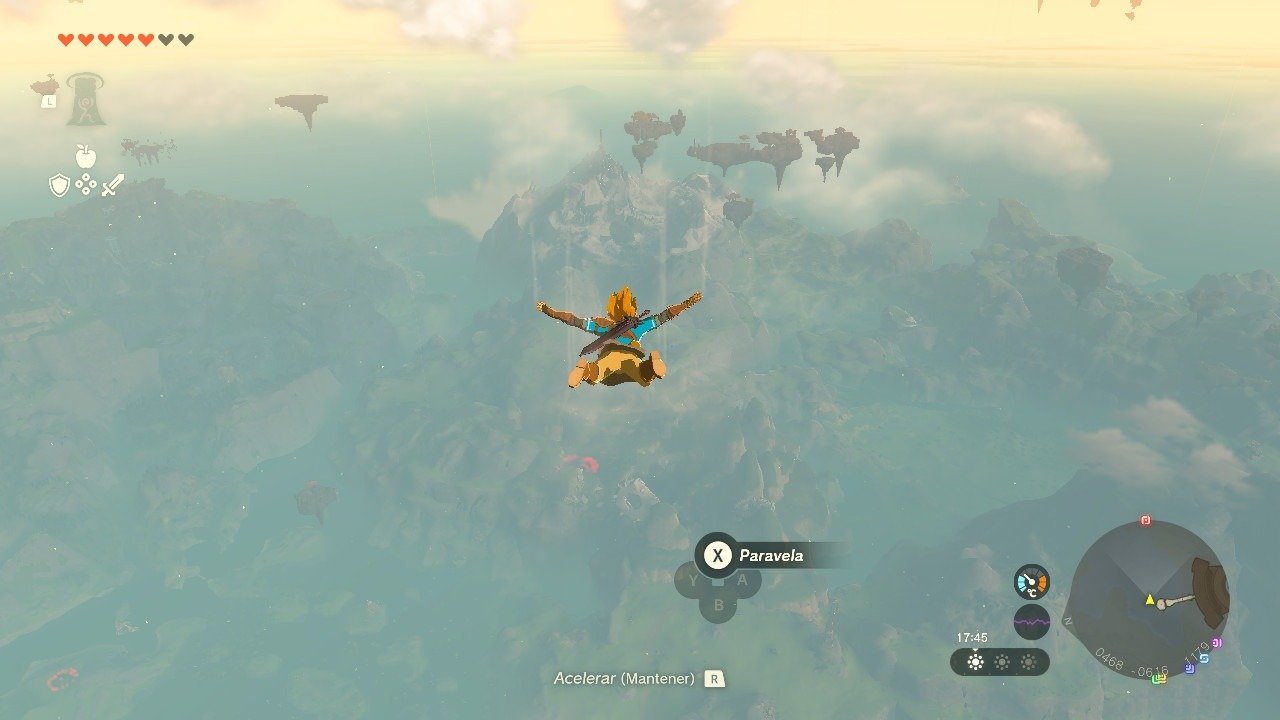Screen dimensions: 1280x720
Task: Choose the apple item shortcut icon
Action: coord(86,156)
